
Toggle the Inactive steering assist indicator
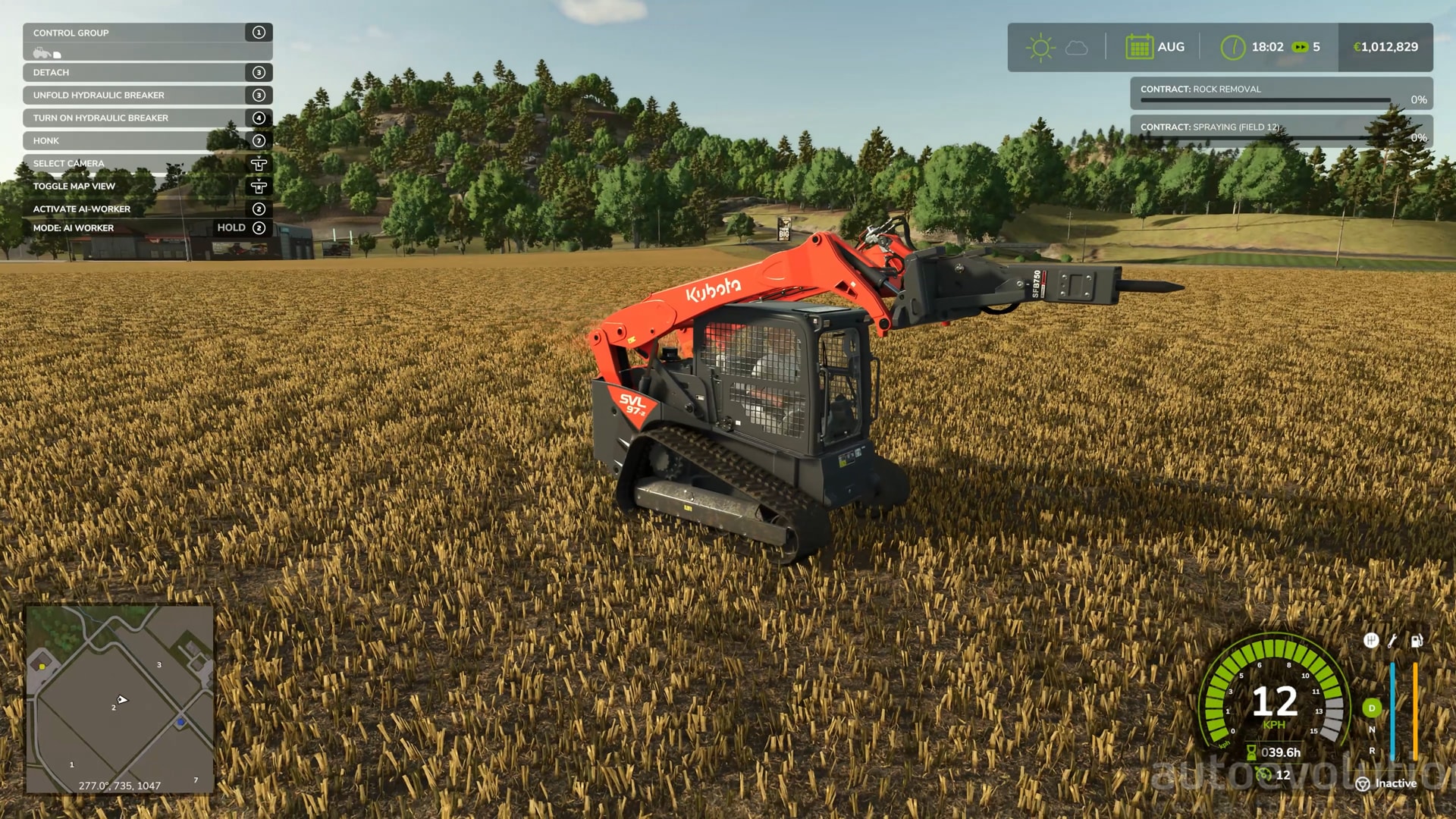coord(1386,783)
